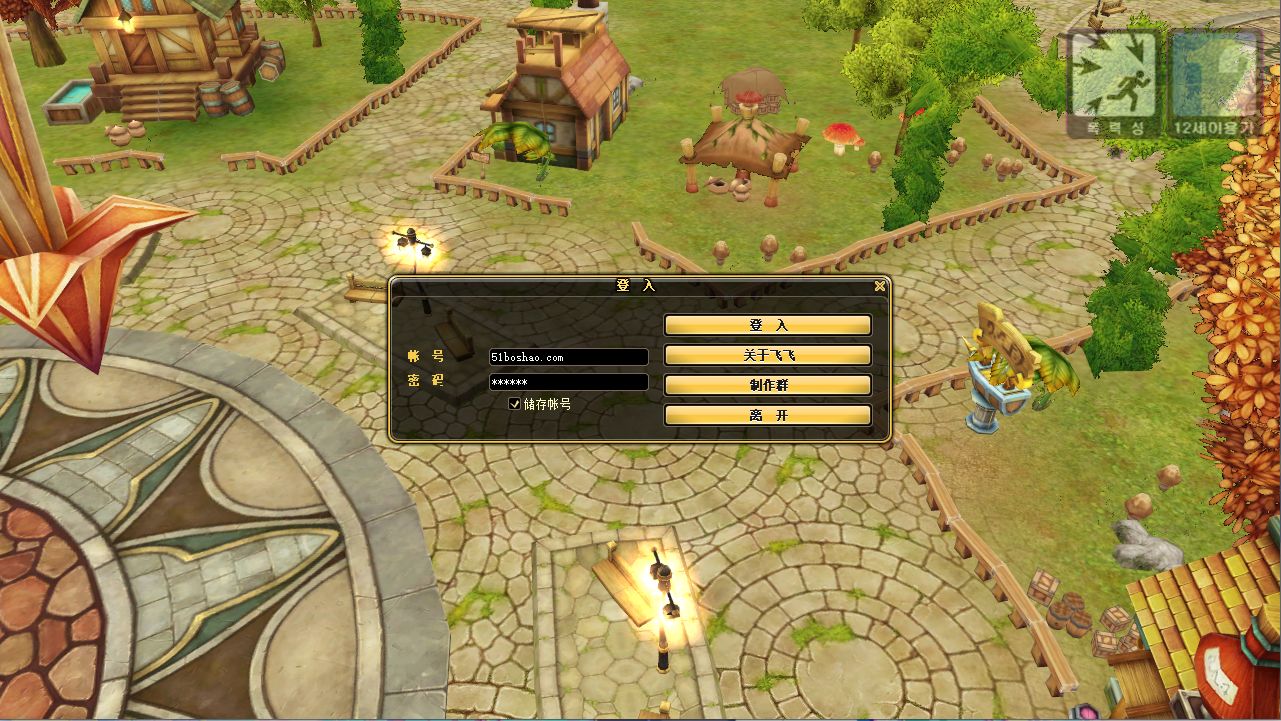Toggle the 储存帐号 save account checkbox
The width and height of the screenshot is (1281, 721).
tap(515, 404)
